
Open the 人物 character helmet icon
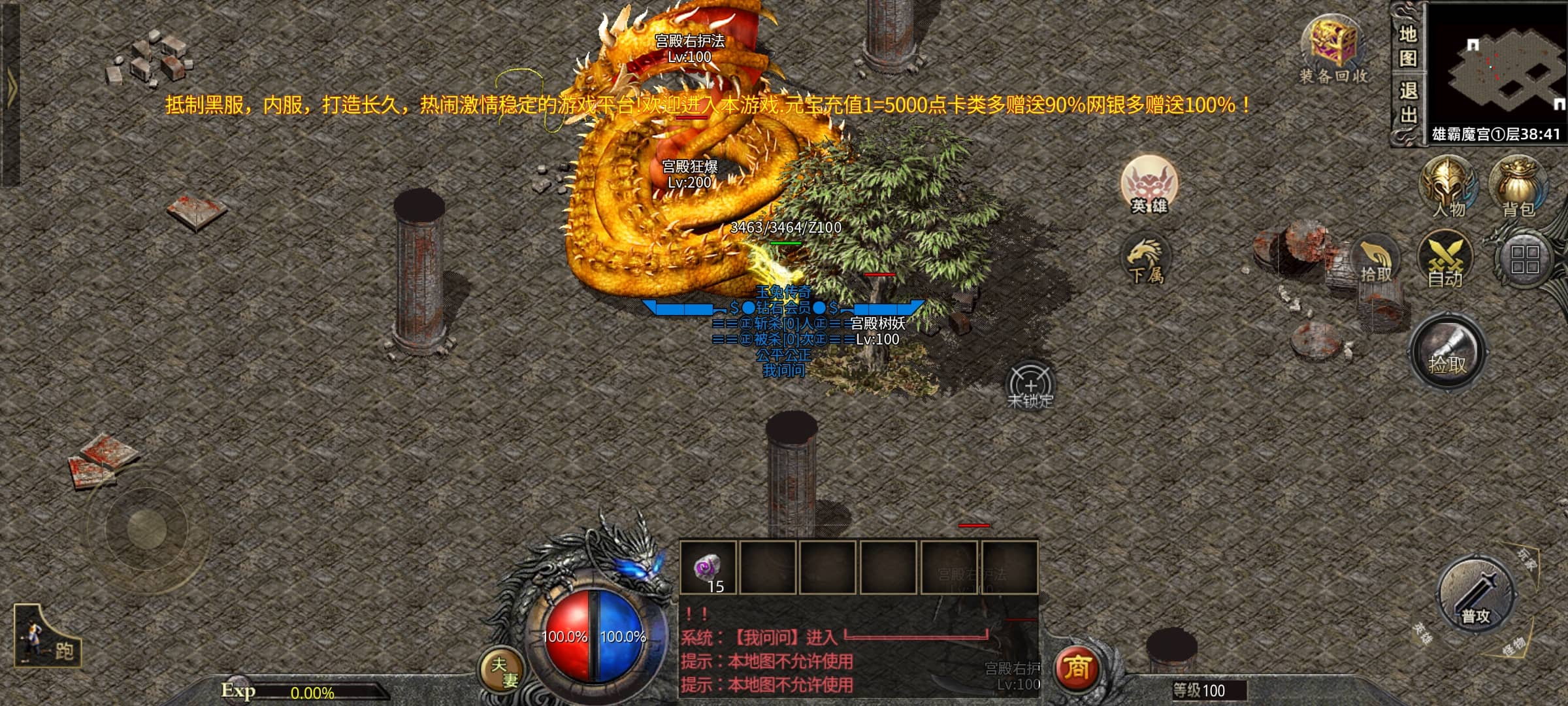[x=1448, y=186]
